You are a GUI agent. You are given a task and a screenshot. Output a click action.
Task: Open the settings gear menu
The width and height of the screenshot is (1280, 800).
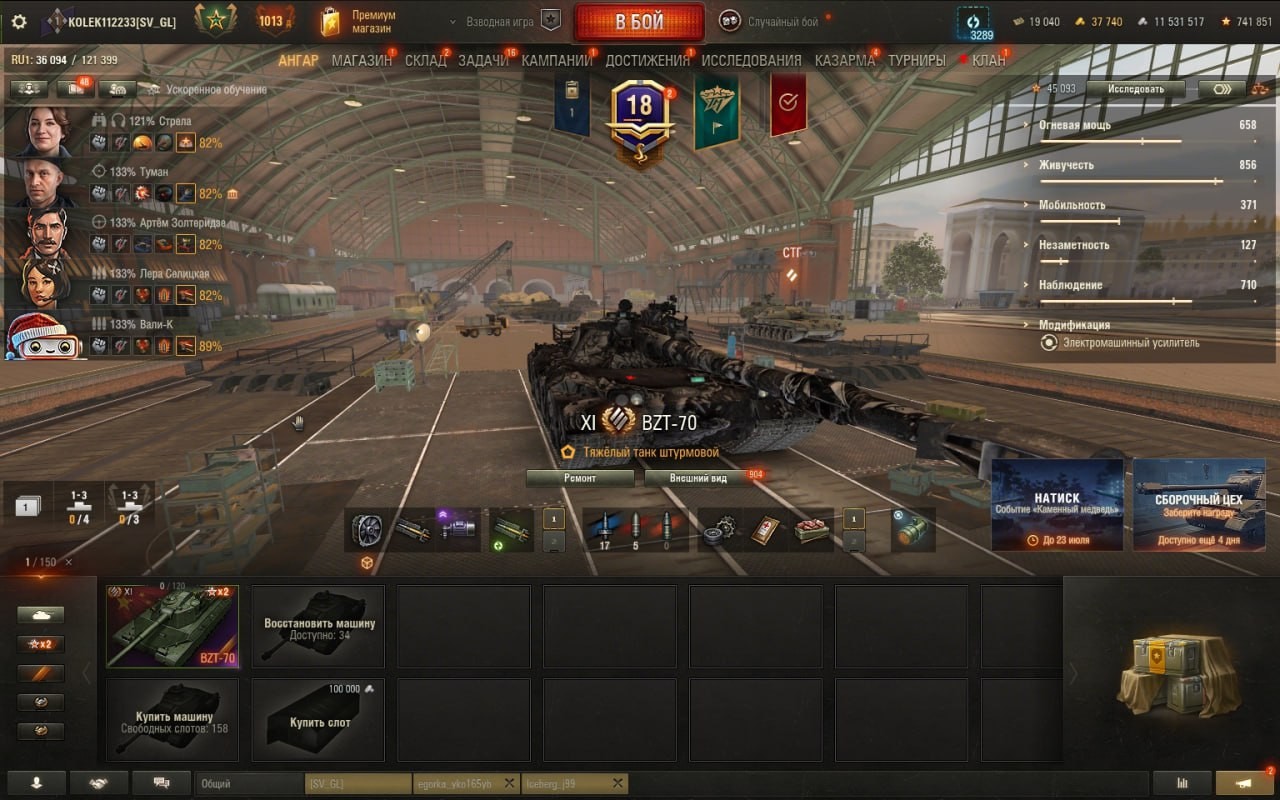click(x=19, y=22)
